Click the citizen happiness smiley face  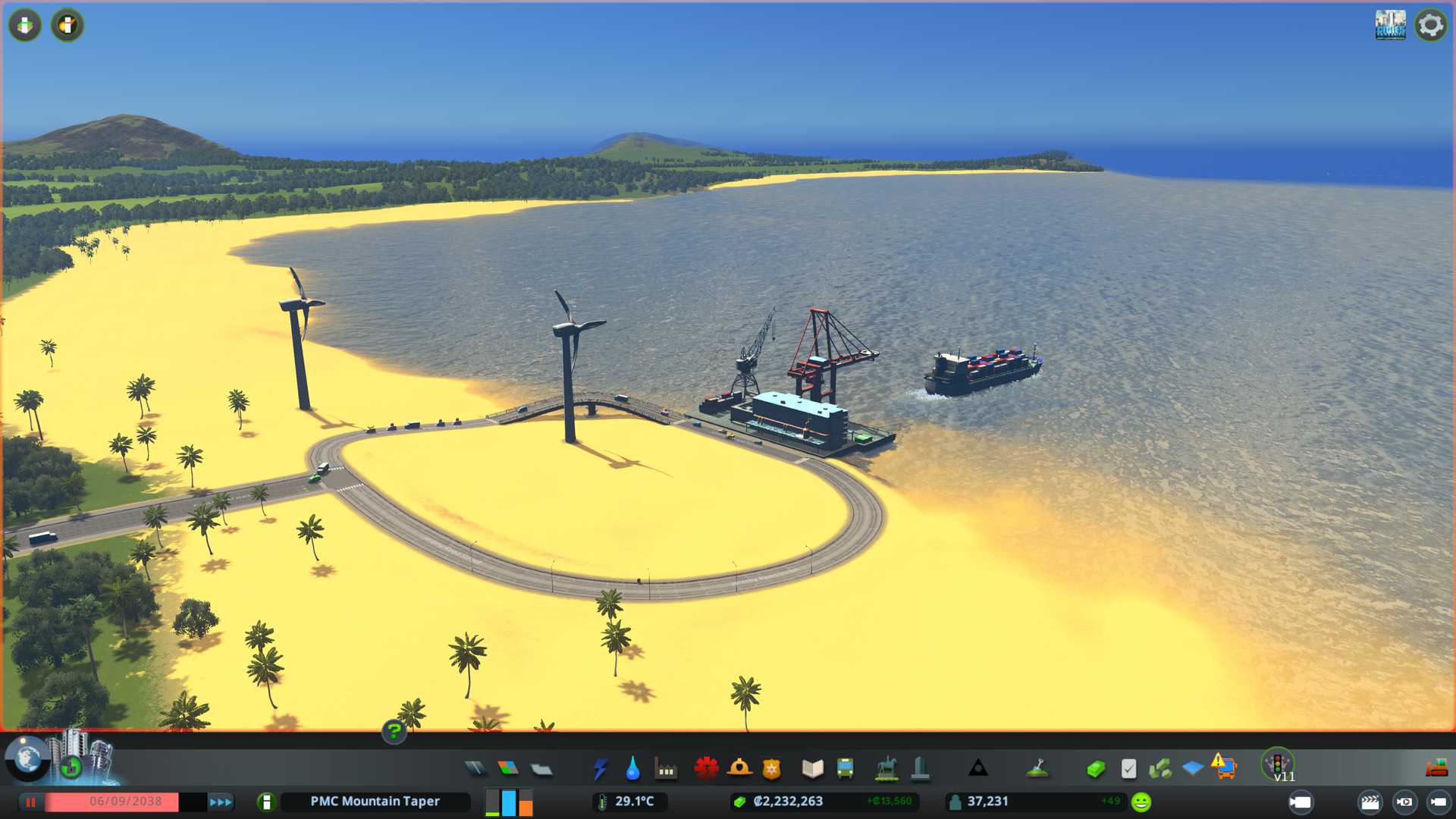pos(1141,802)
